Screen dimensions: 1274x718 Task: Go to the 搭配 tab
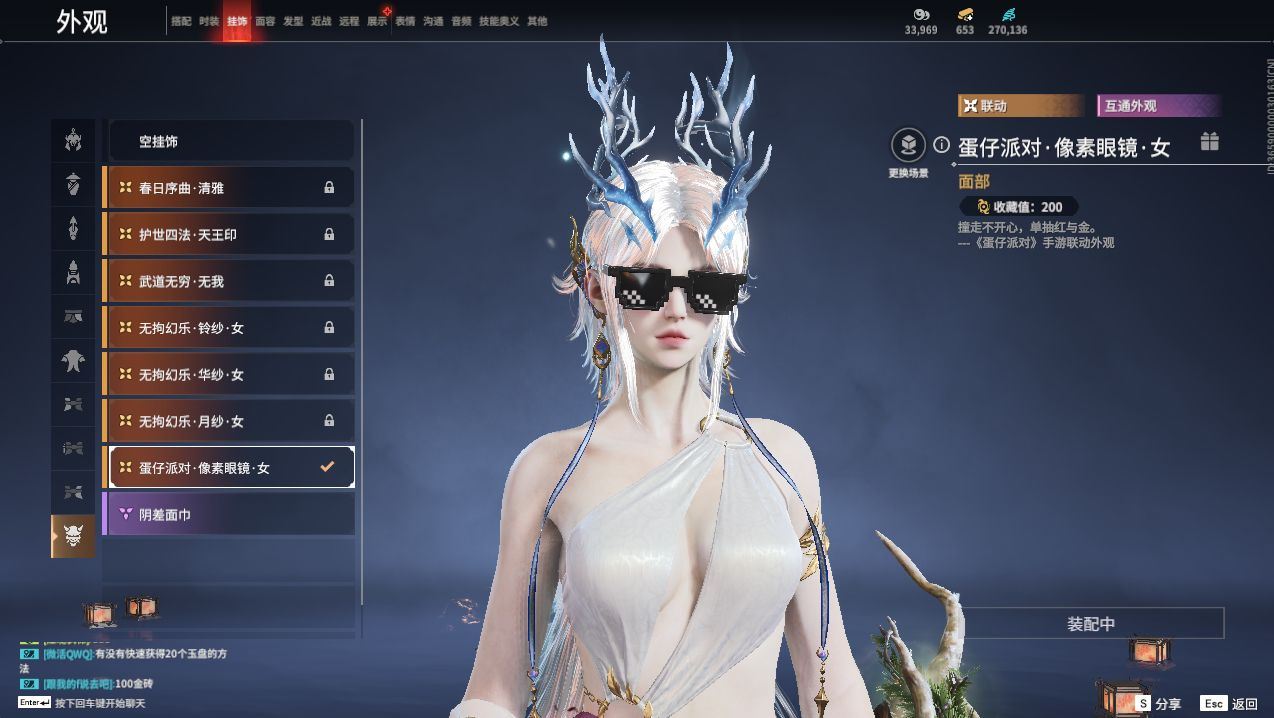(181, 21)
